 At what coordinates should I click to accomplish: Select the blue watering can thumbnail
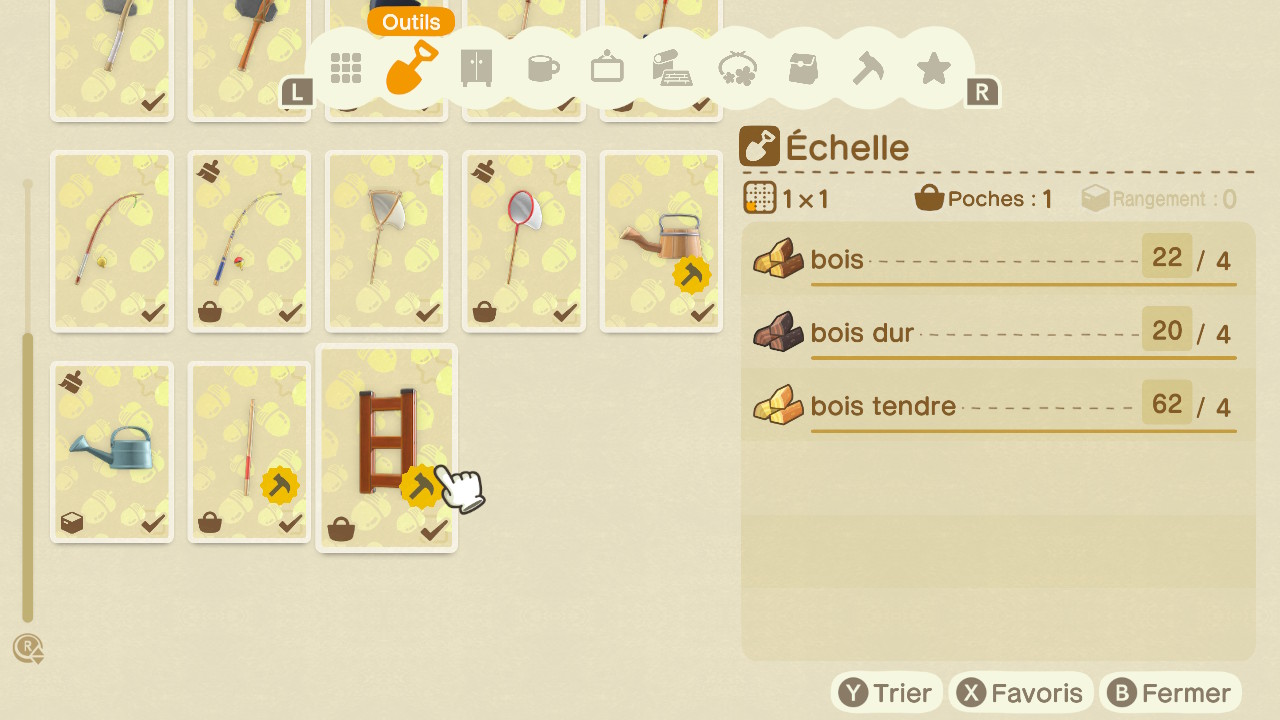tap(112, 452)
